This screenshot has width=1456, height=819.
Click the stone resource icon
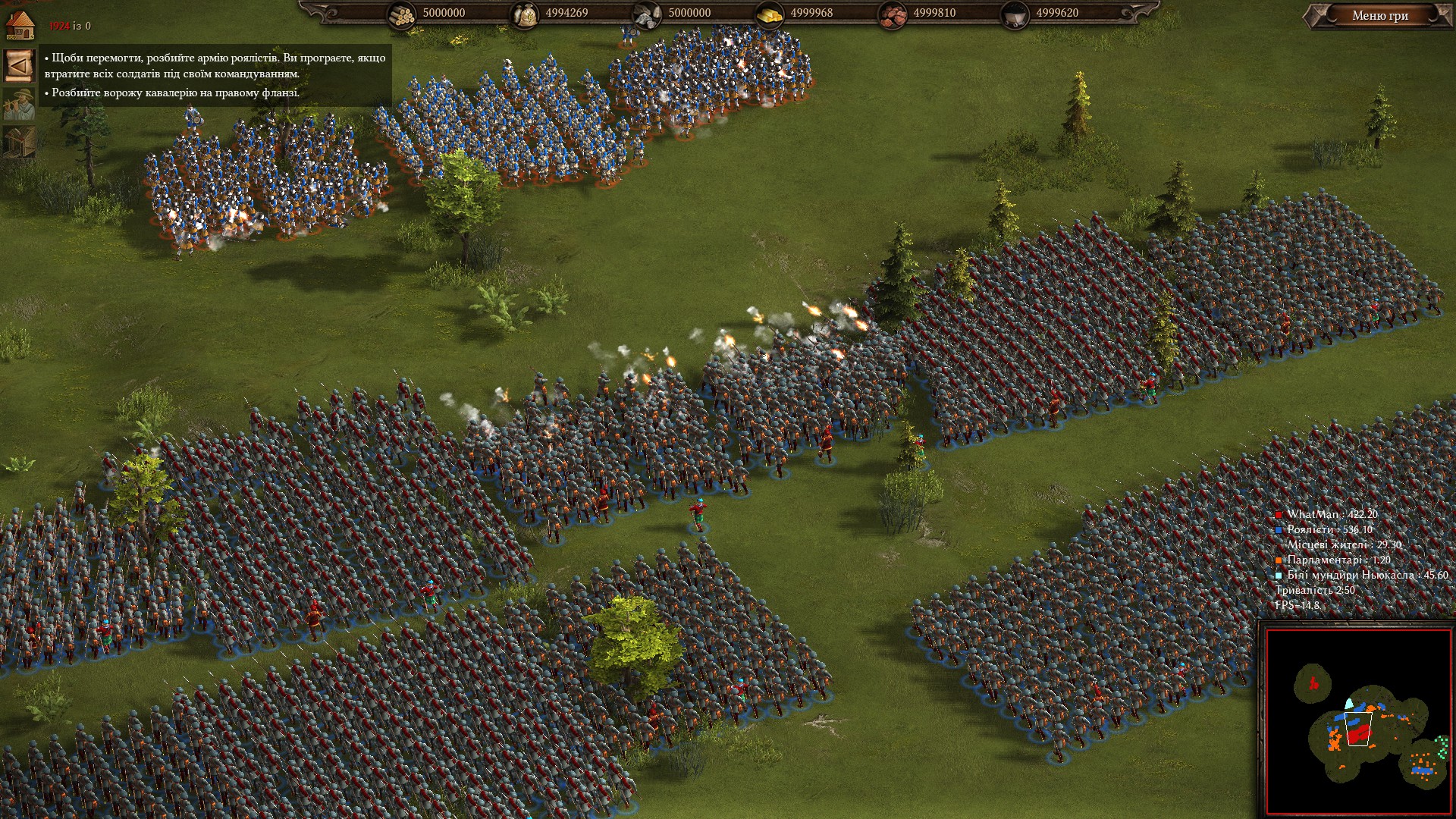coord(647,14)
